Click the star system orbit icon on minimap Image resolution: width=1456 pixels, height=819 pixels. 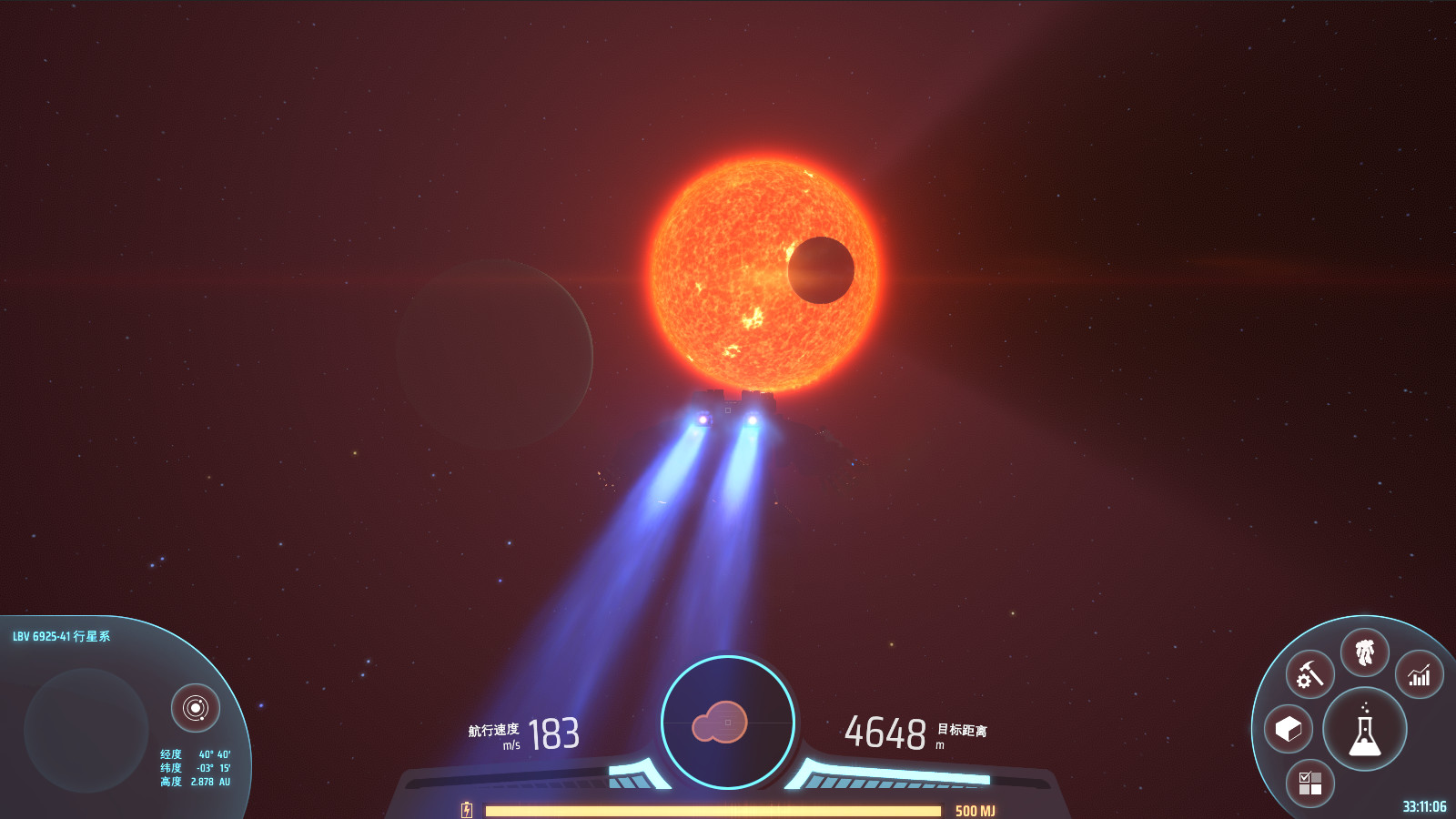196,705
